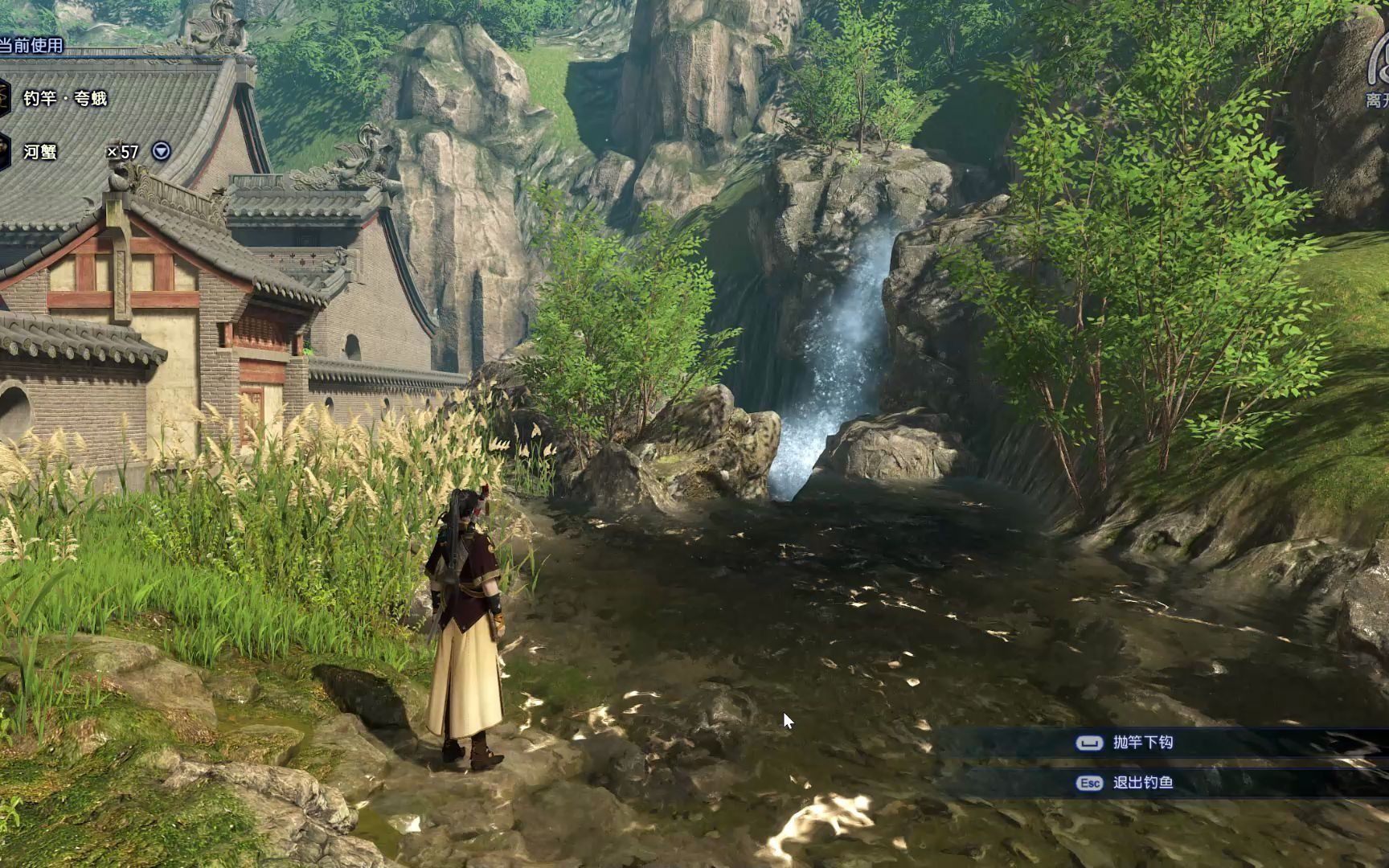Select the 钓竿·夸娥 fishing rod slot
Screen dimensions: 1389x868
(x=64, y=98)
